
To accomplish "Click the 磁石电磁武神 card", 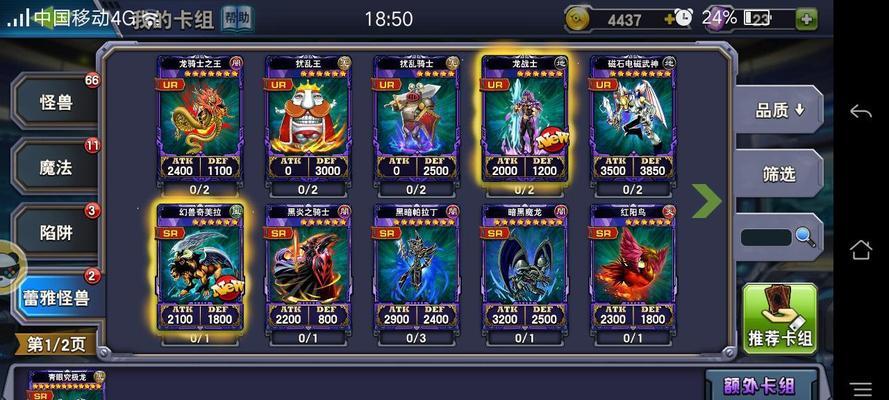I will (632, 120).
